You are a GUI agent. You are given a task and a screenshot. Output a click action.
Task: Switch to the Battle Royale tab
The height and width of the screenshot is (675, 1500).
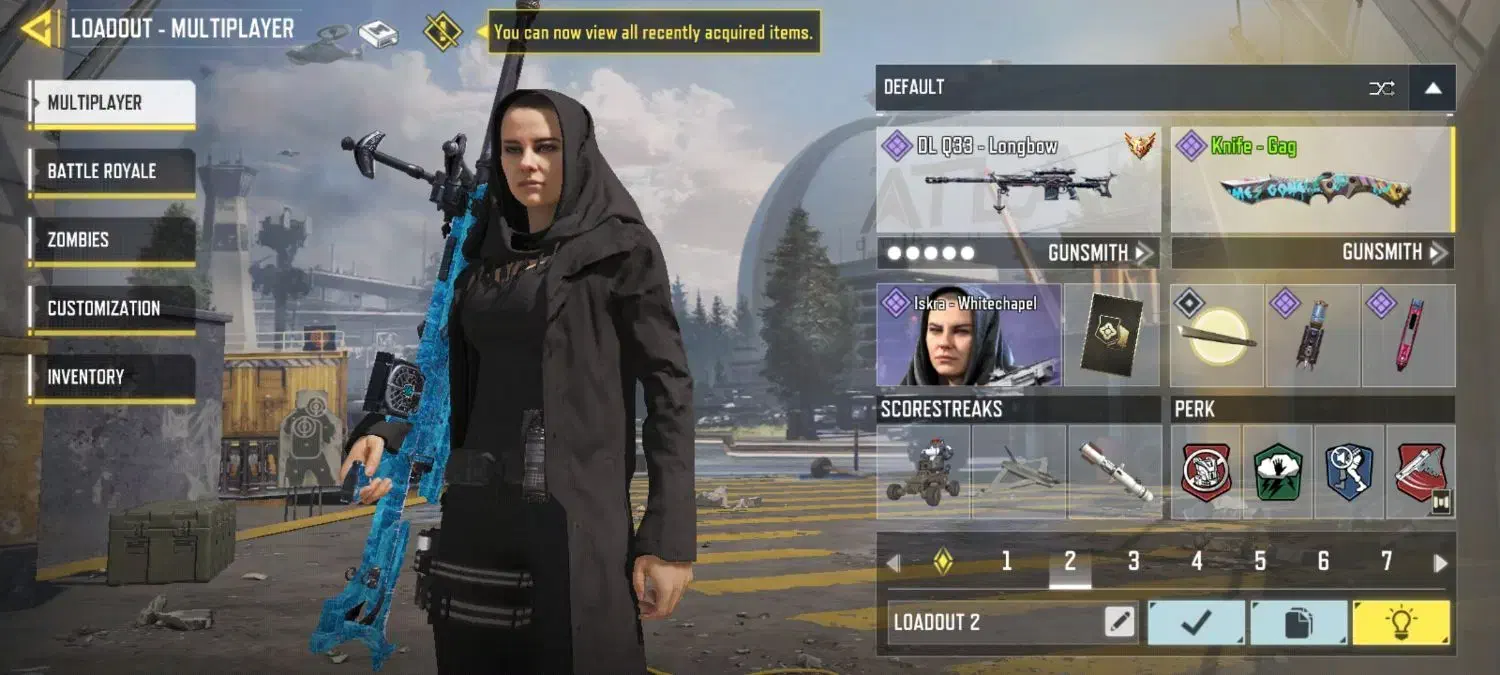pyautogui.click(x=111, y=171)
